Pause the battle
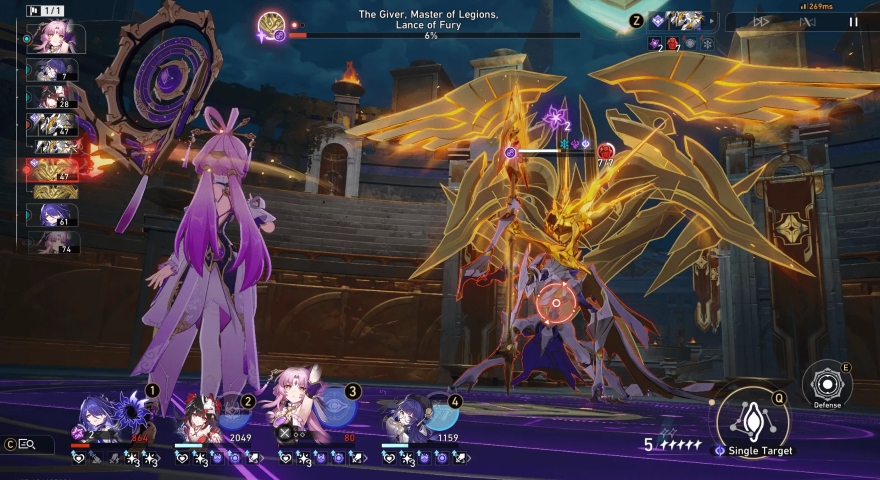Screen dimensions: 880x480 tap(853, 21)
